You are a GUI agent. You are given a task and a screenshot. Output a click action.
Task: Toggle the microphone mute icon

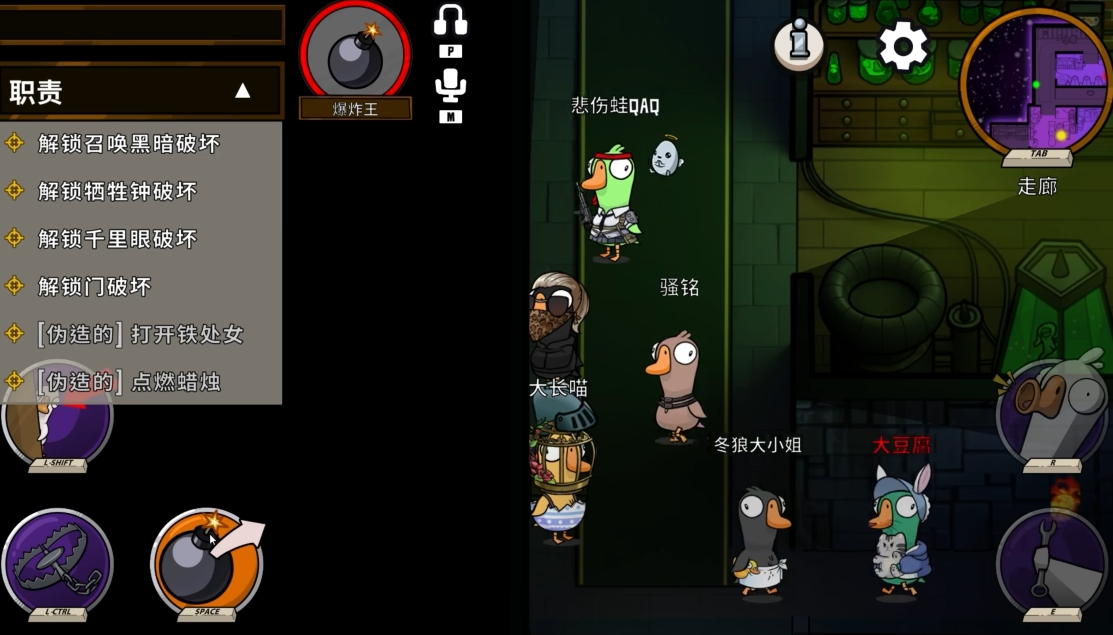(451, 85)
